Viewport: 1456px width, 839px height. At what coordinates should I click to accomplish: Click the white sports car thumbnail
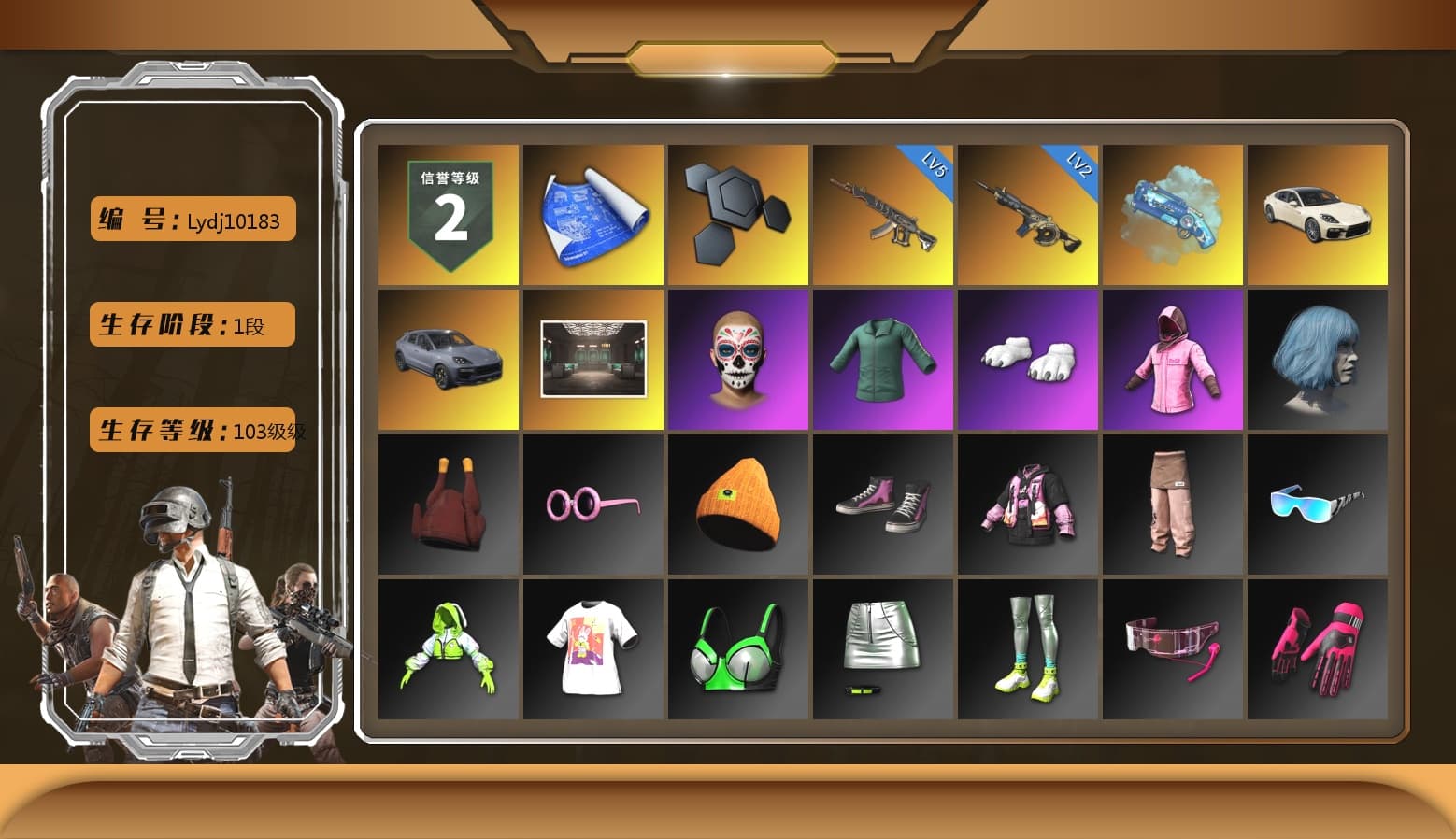pos(1318,213)
